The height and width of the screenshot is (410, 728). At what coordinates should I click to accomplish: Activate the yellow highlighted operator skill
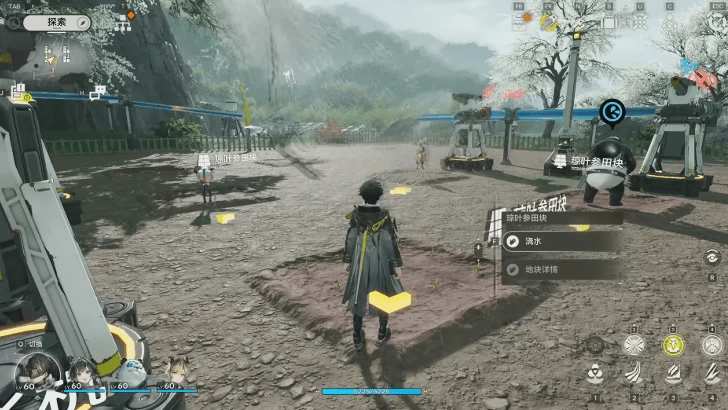[x=673, y=344]
